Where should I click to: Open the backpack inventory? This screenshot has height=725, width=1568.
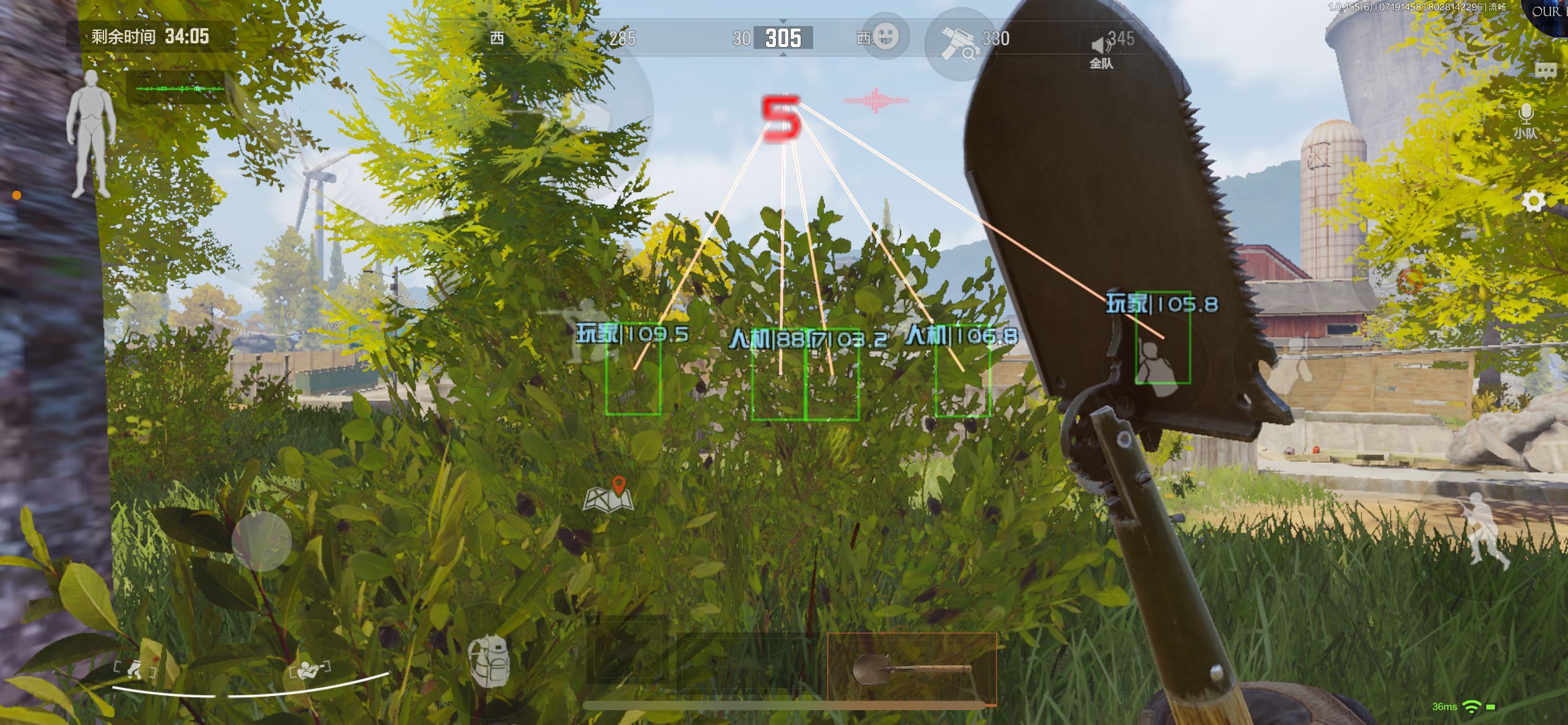489,661
